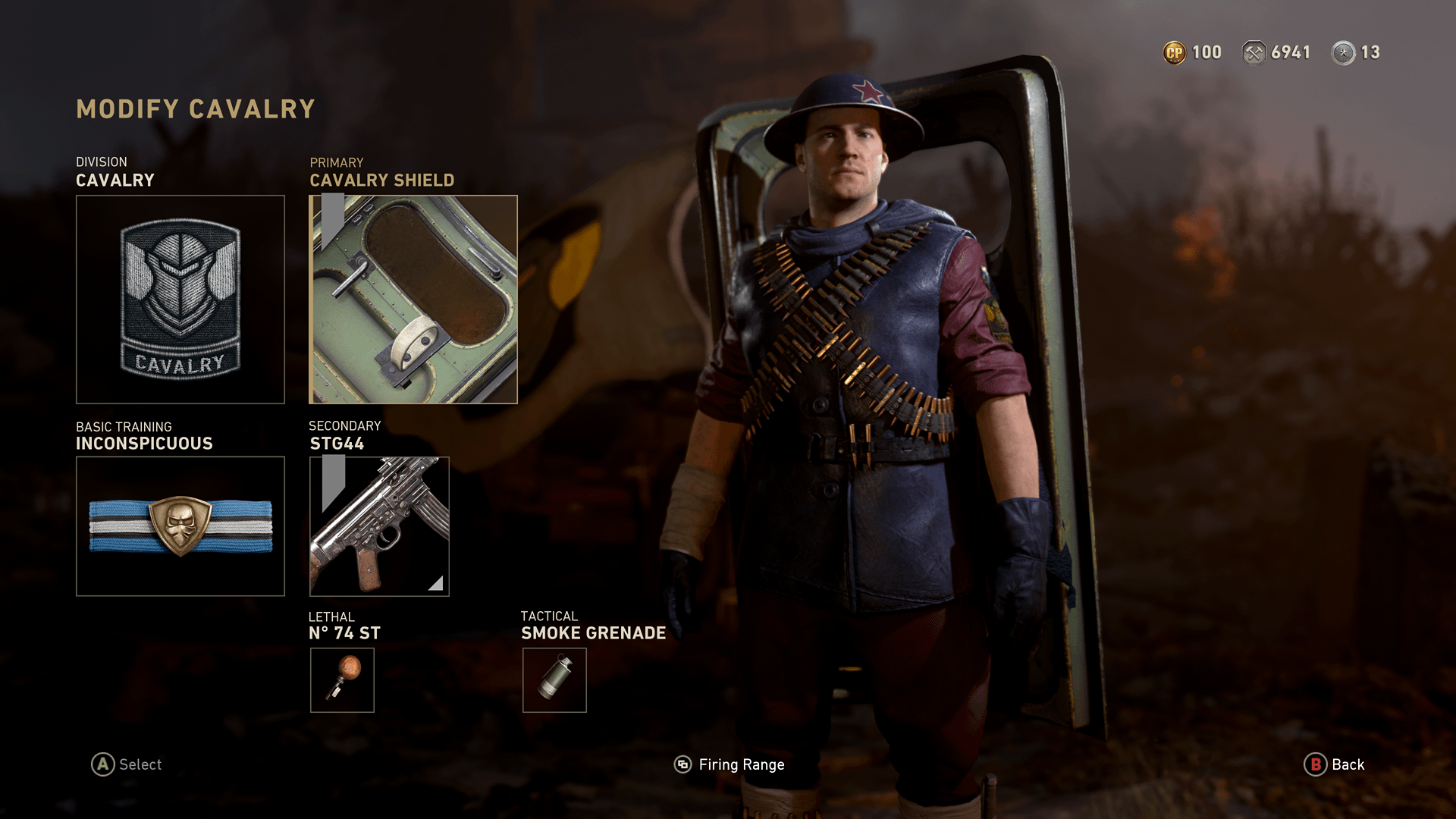The image size is (1456, 819).
Task: Select the N° 74 ST lethal slot
Action: [342, 680]
